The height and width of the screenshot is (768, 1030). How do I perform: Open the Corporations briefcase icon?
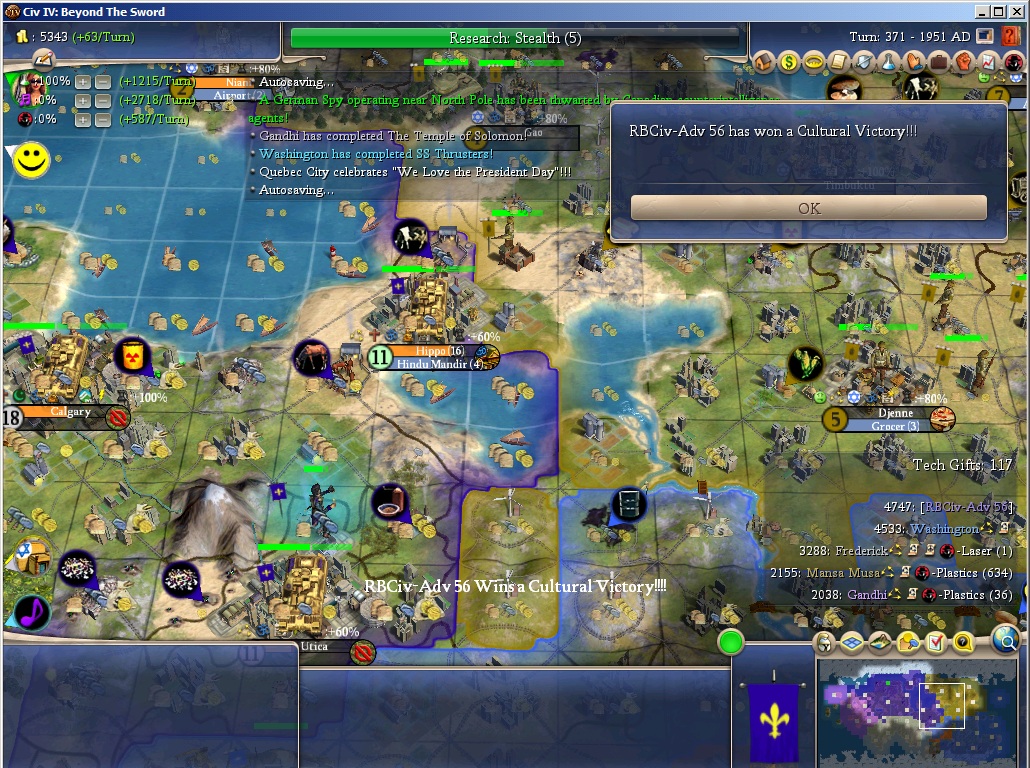(940, 62)
